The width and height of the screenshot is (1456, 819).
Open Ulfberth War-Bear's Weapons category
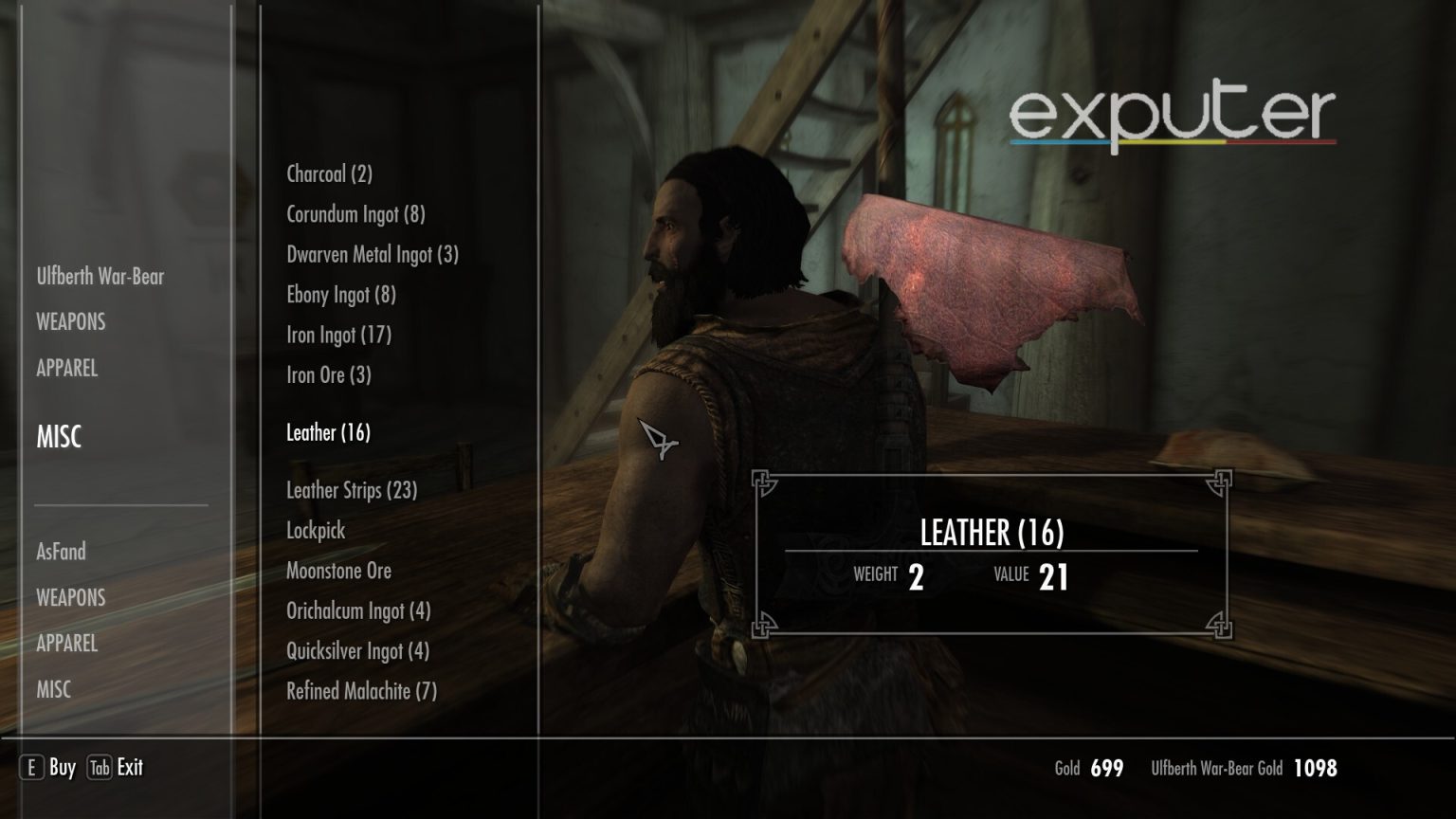coord(71,322)
